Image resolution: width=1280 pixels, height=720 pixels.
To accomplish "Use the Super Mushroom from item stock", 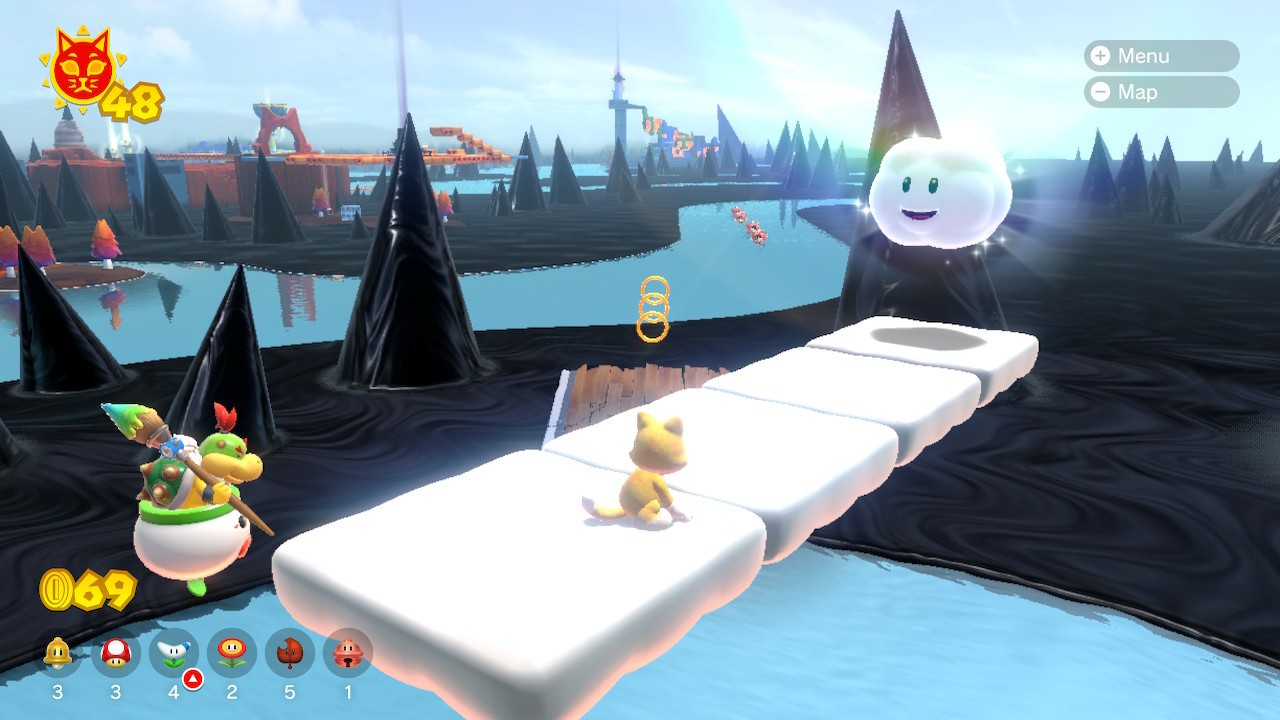I will [x=116, y=654].
